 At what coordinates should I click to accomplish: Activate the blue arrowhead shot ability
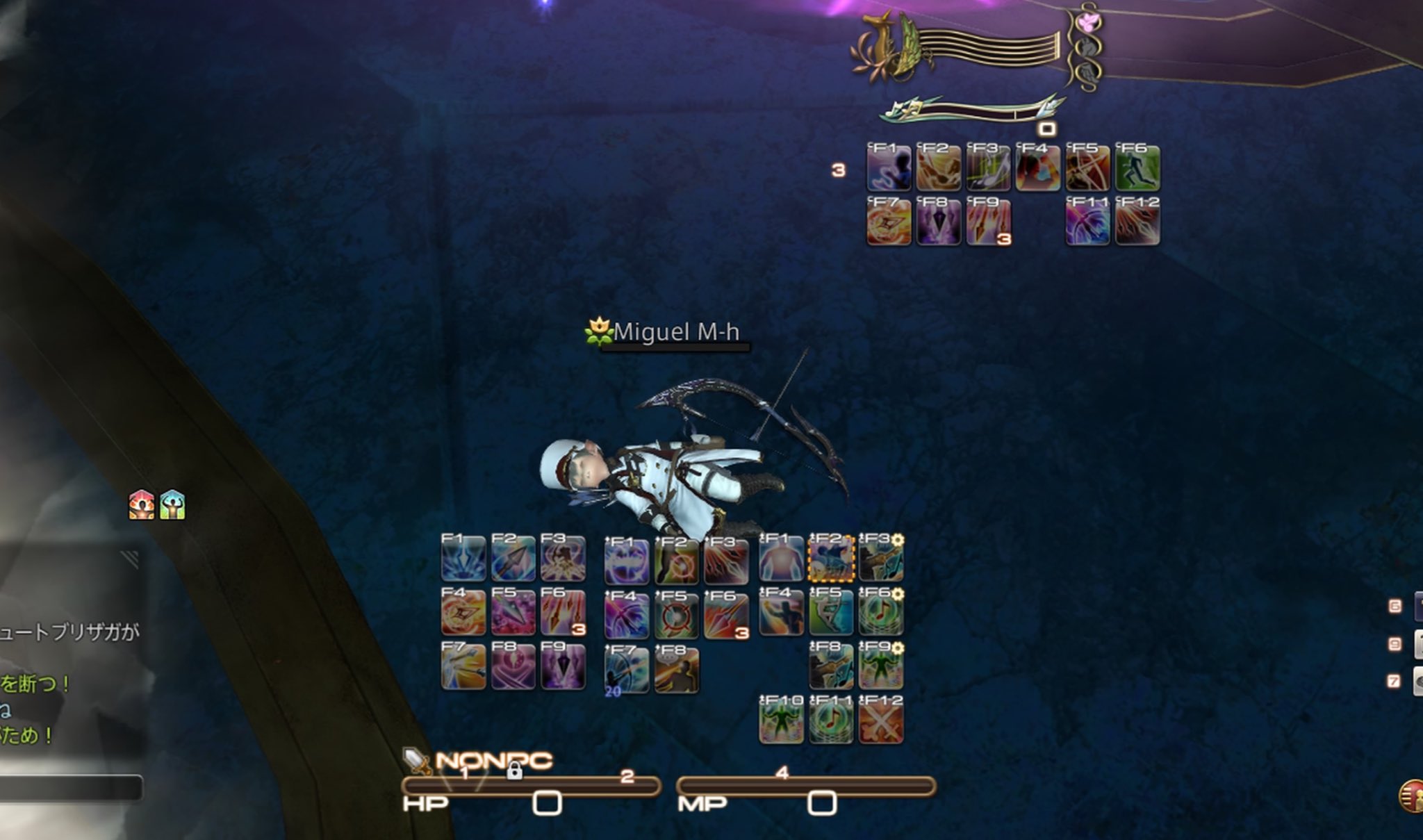pos(513,559)
